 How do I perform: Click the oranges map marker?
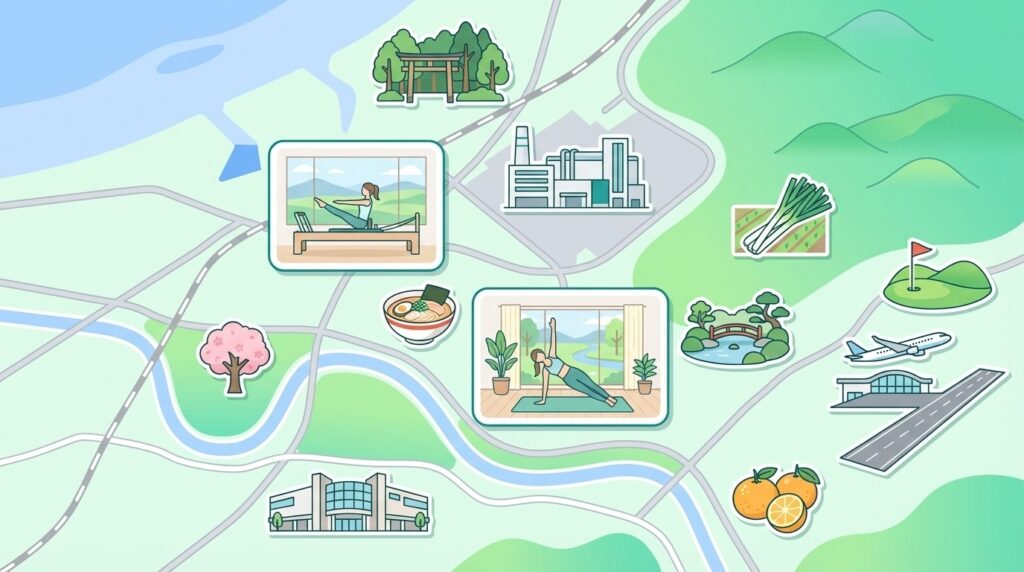776,497
